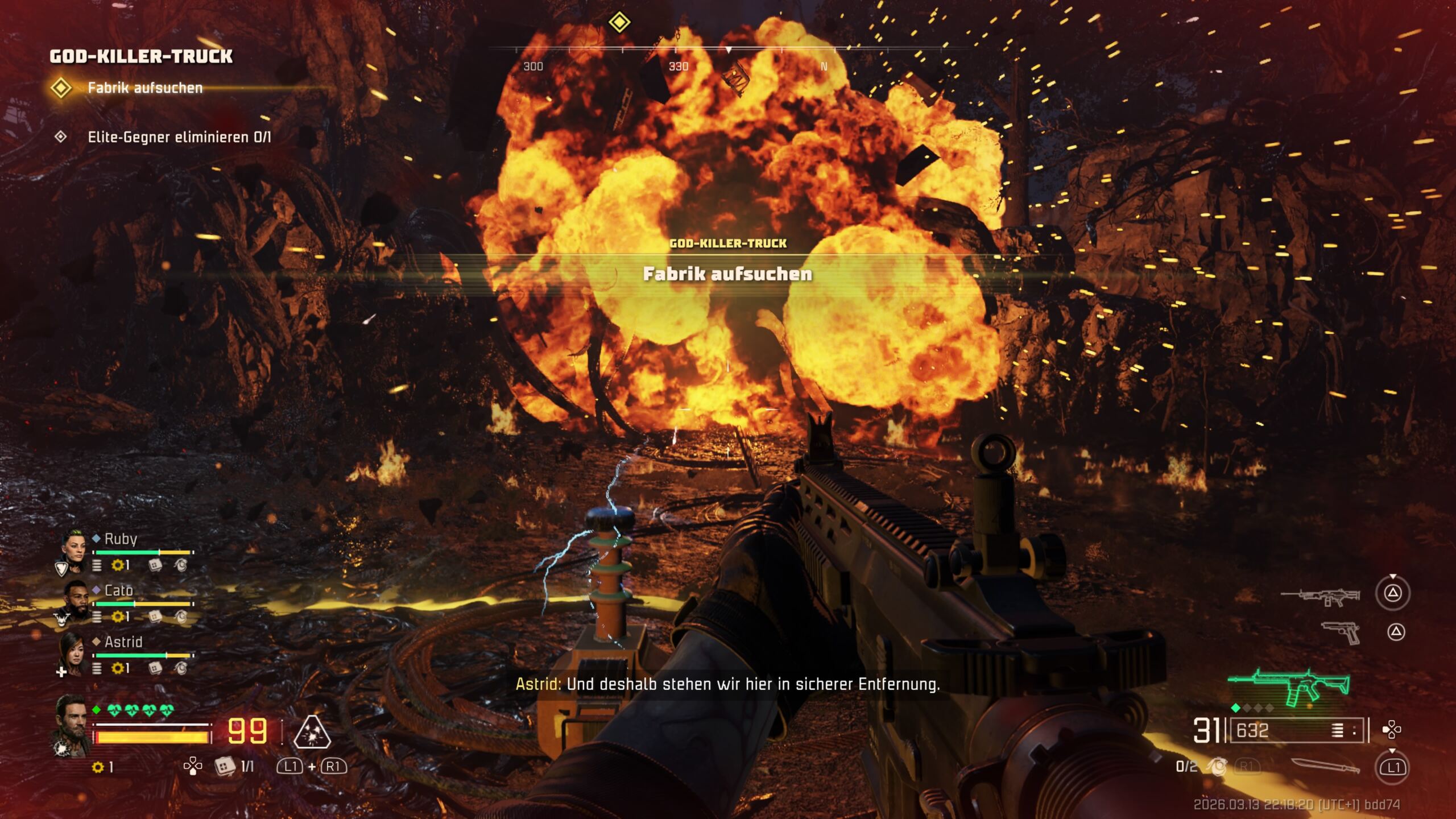
Task: Activate the triangular explosion ability icon
Action: click(312, 732)
